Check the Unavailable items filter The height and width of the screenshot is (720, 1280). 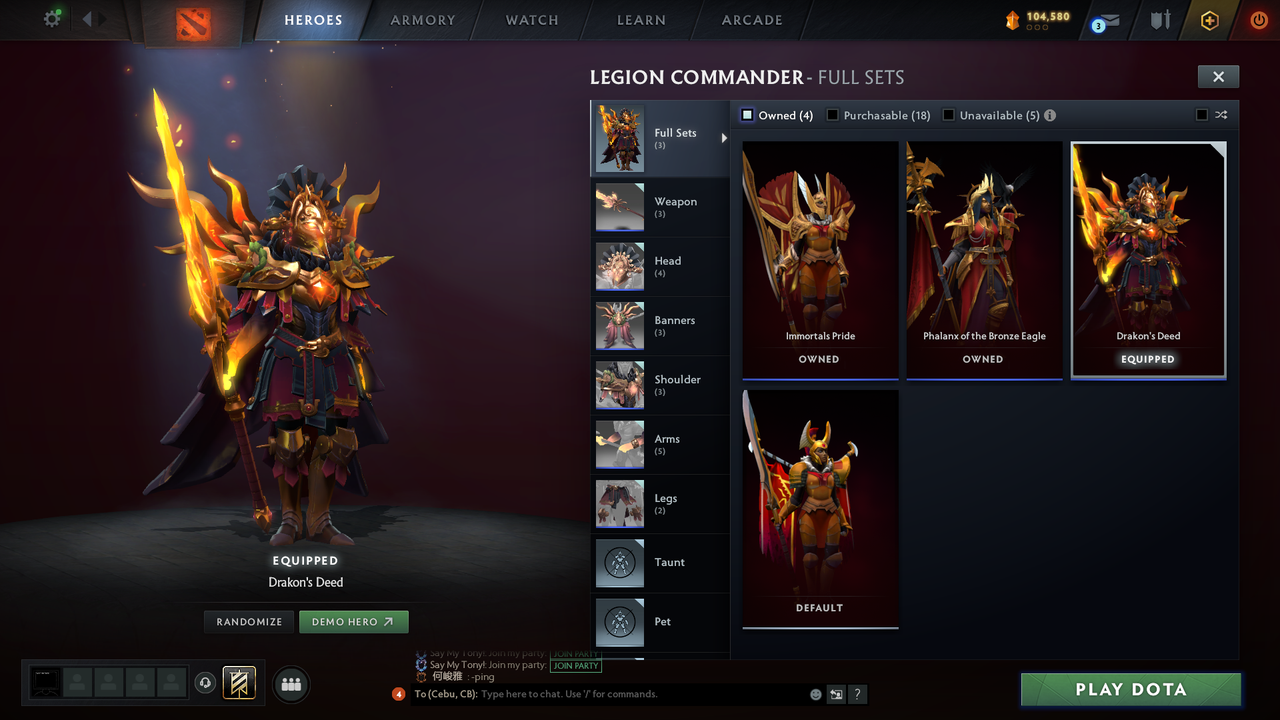(948, 115)
